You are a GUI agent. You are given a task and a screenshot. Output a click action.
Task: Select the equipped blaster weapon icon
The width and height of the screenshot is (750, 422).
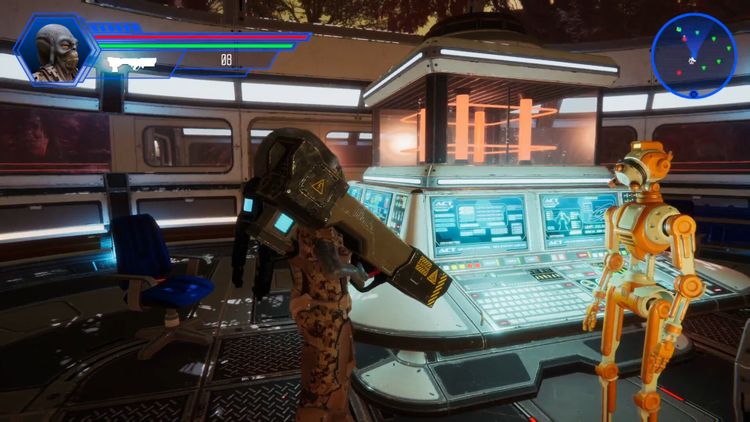tap(131, 62)
